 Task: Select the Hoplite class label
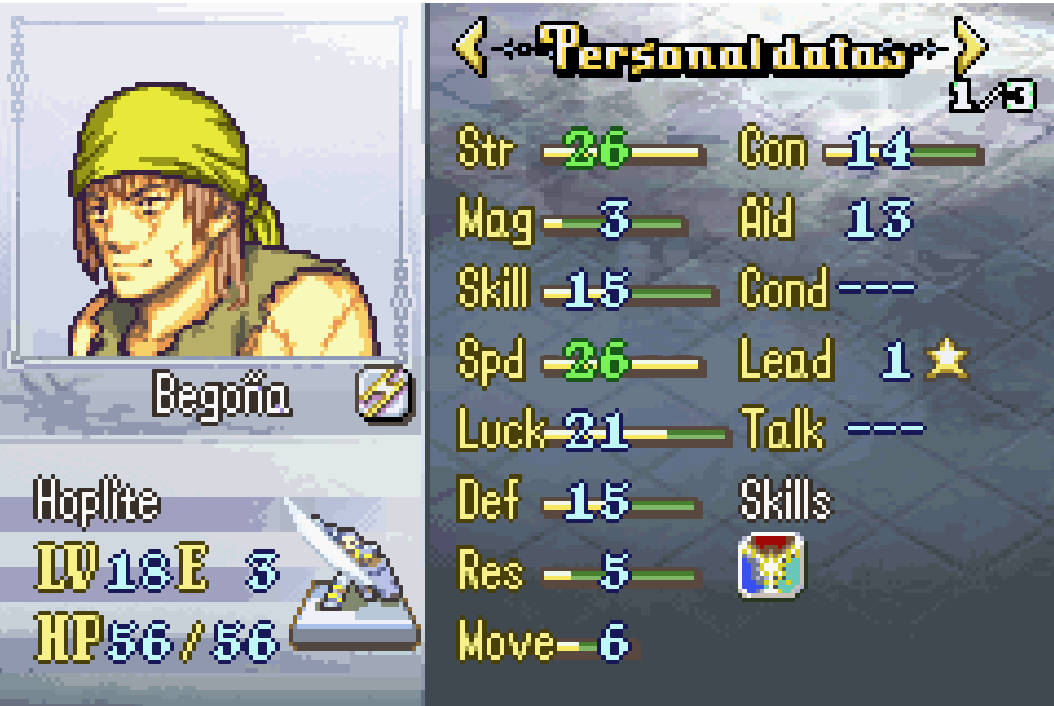(x=96, y=501)
